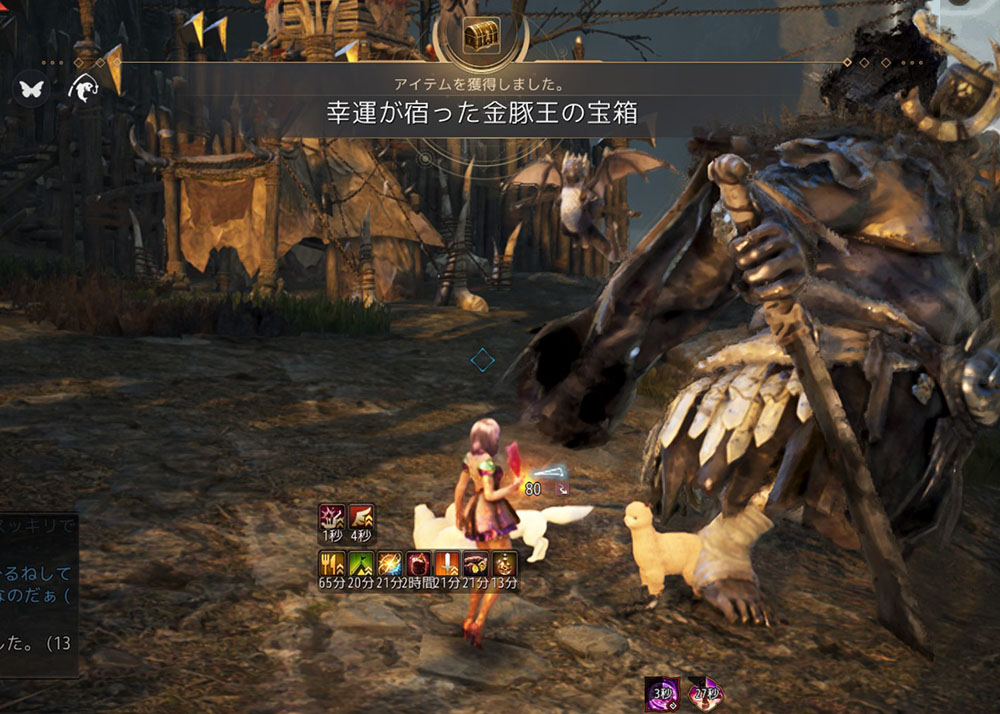Select the gold coin bag buff icon

click(x=476, y=563)
